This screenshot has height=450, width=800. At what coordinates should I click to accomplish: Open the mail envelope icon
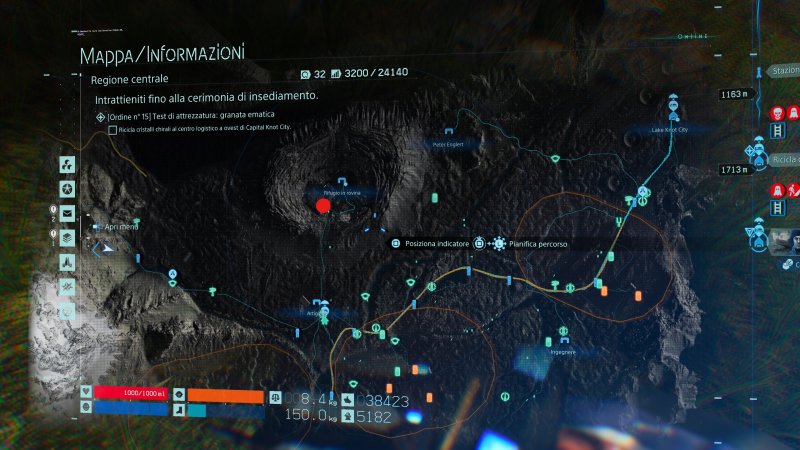[67, 213]
